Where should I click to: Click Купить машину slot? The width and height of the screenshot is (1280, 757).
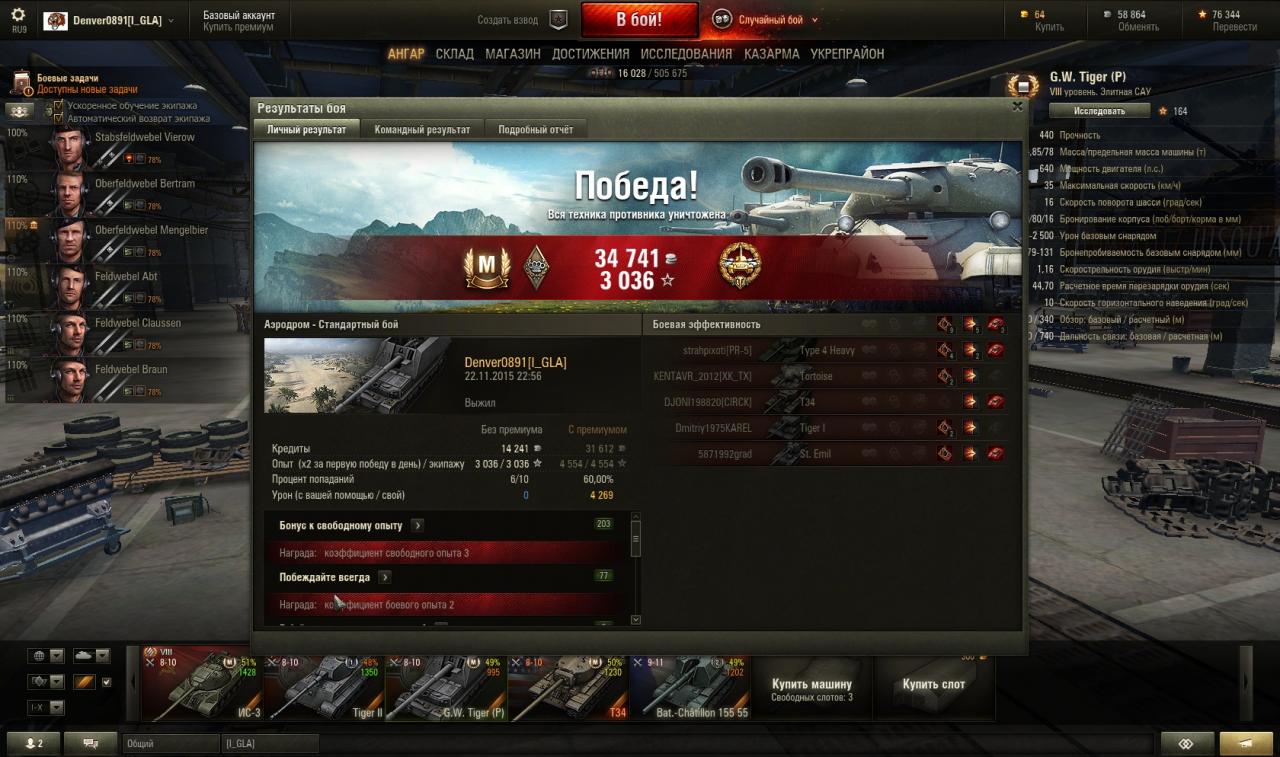[812, 689]
